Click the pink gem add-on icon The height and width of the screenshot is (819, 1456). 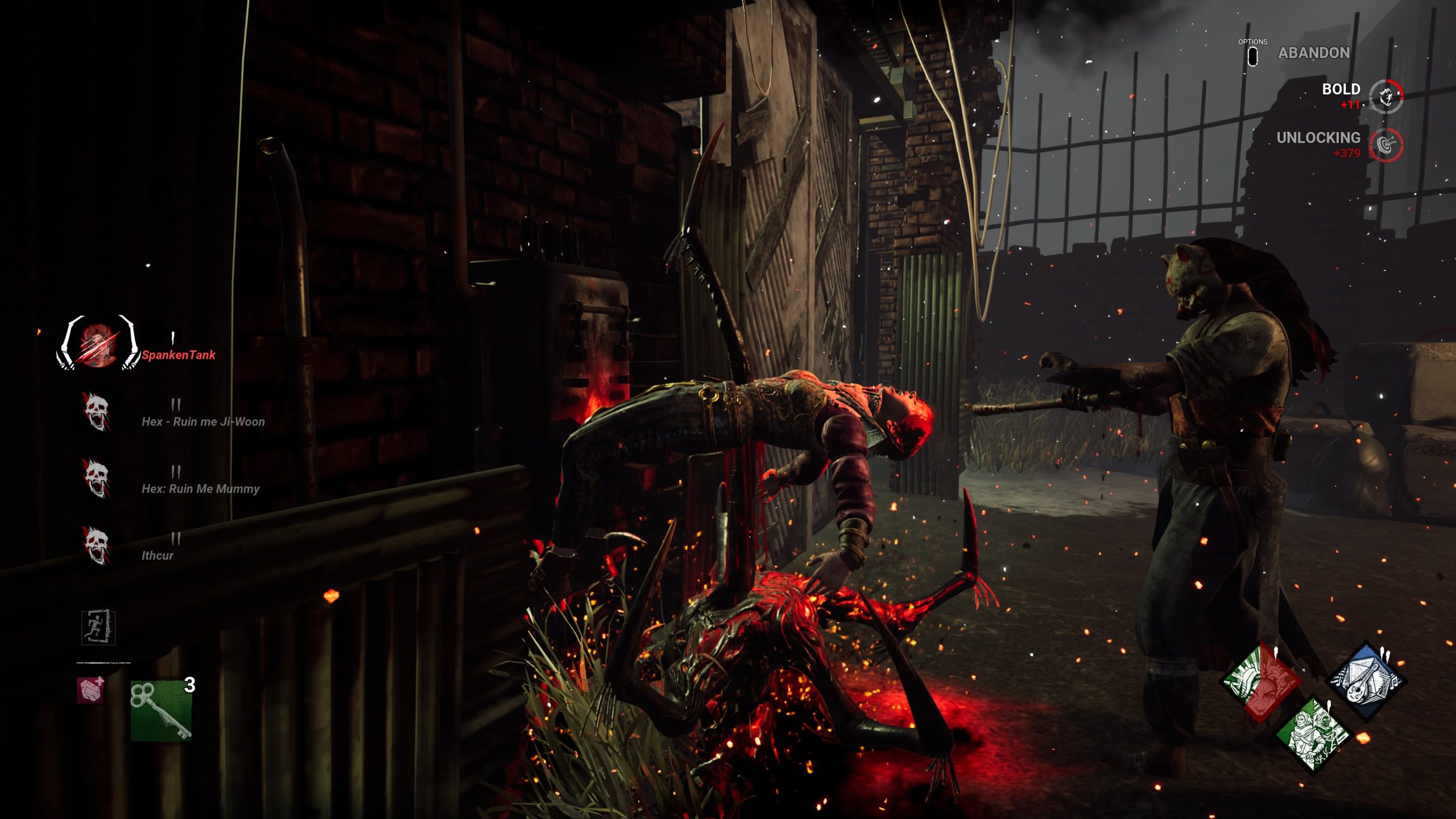point(91,690)
